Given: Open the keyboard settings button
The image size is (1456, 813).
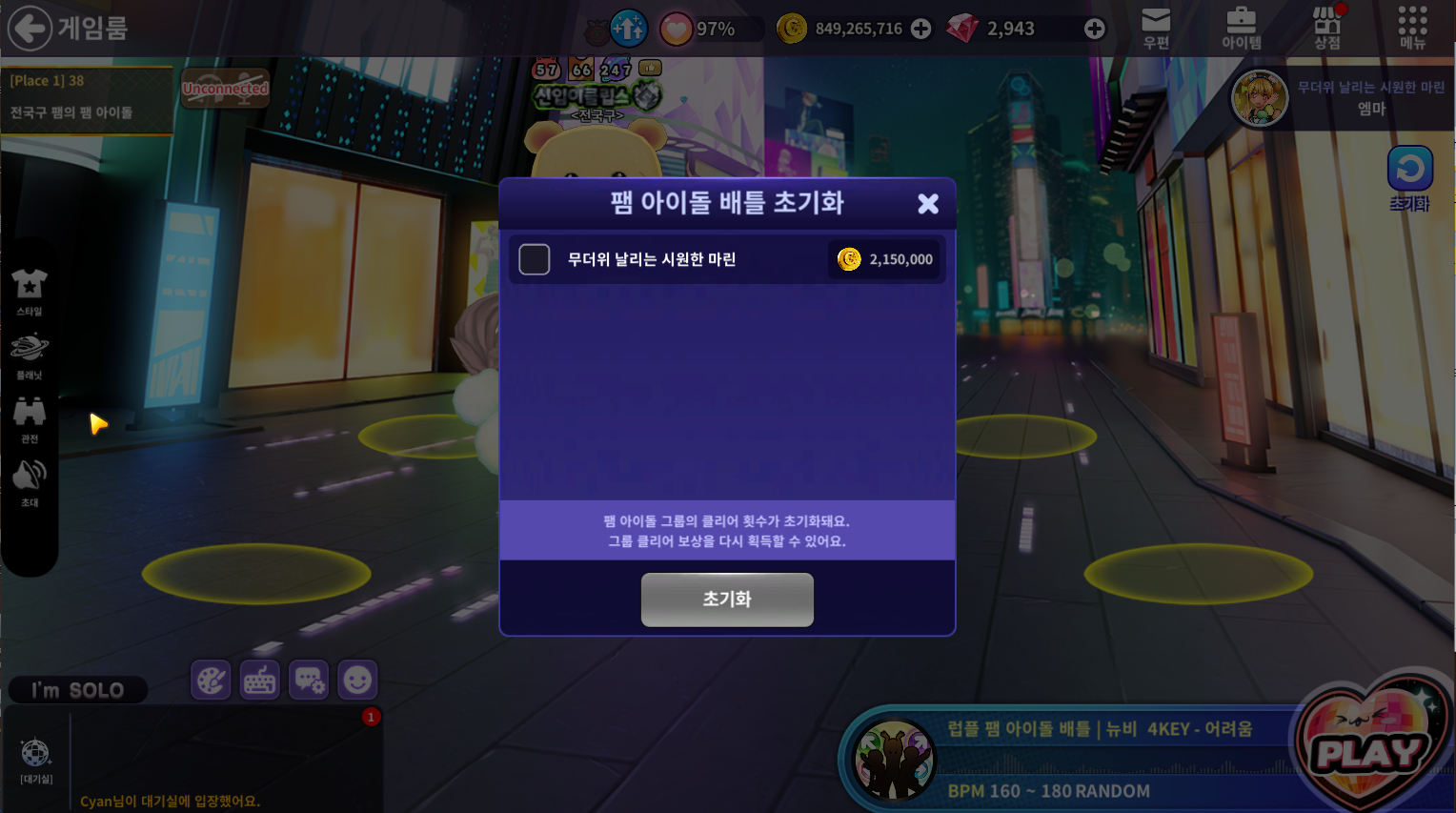Looking at the screenshot, I should click(260, 681).
